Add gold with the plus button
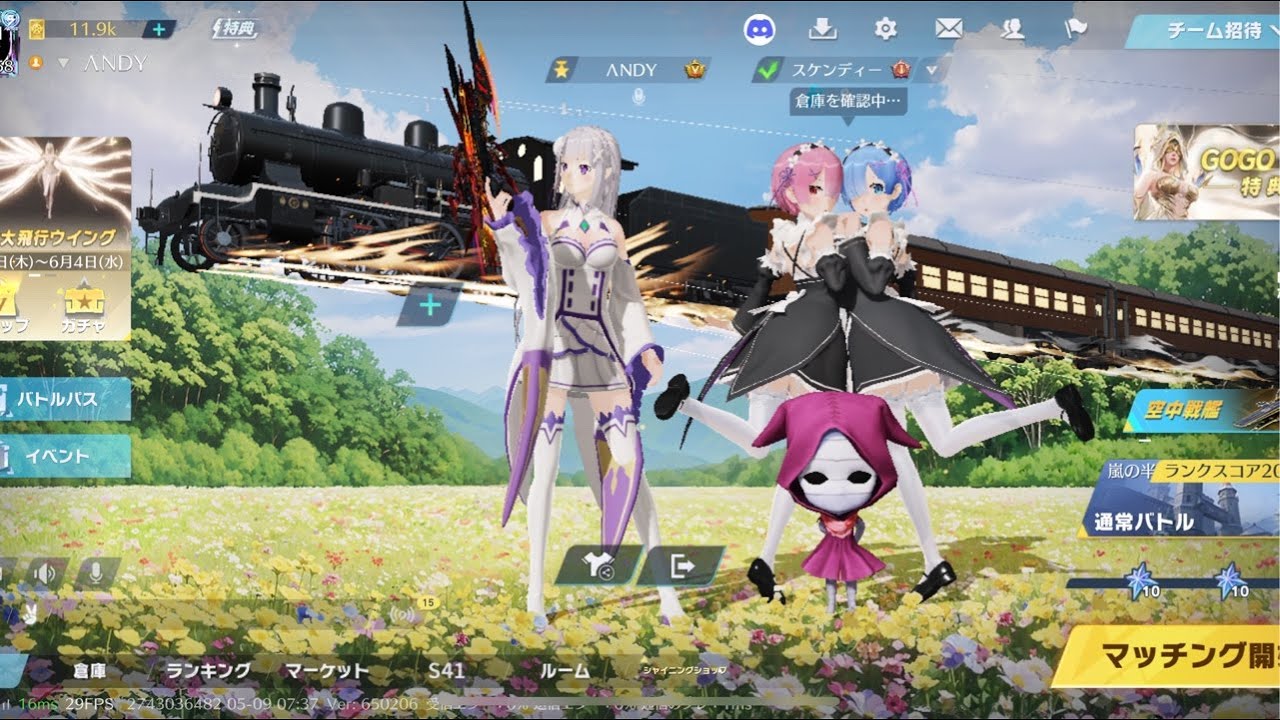Screen dimensions: 1280x720 coord(158,29)
